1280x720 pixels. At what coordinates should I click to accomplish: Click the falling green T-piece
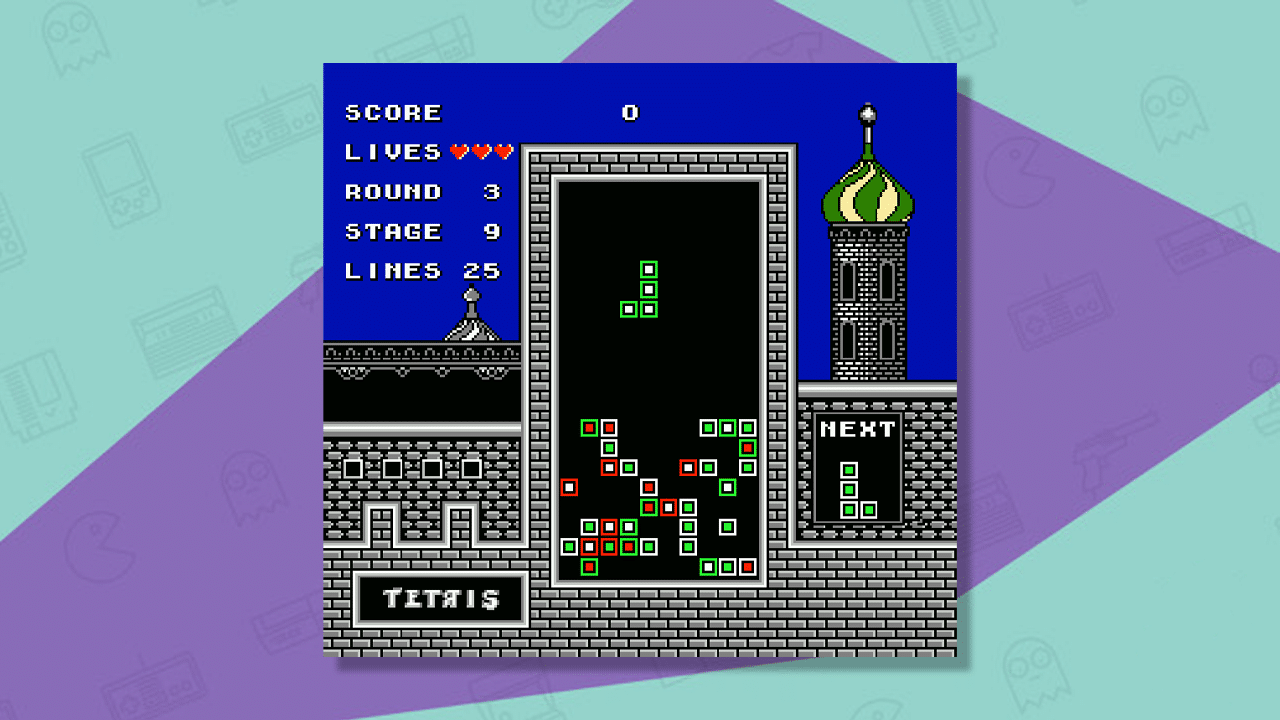click(x=646, y=290)
